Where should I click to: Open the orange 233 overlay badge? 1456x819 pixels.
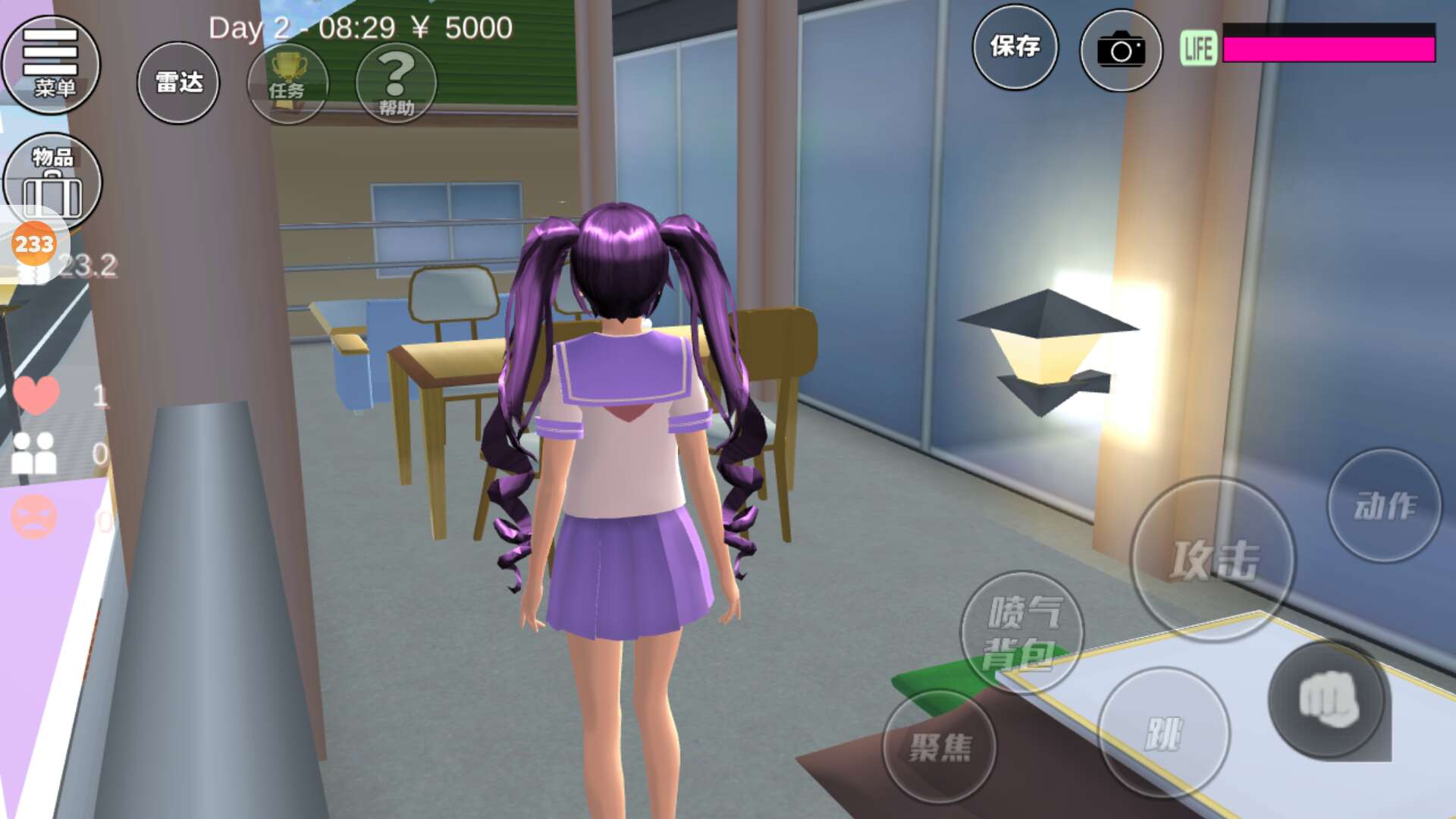[x=34, y=244]
